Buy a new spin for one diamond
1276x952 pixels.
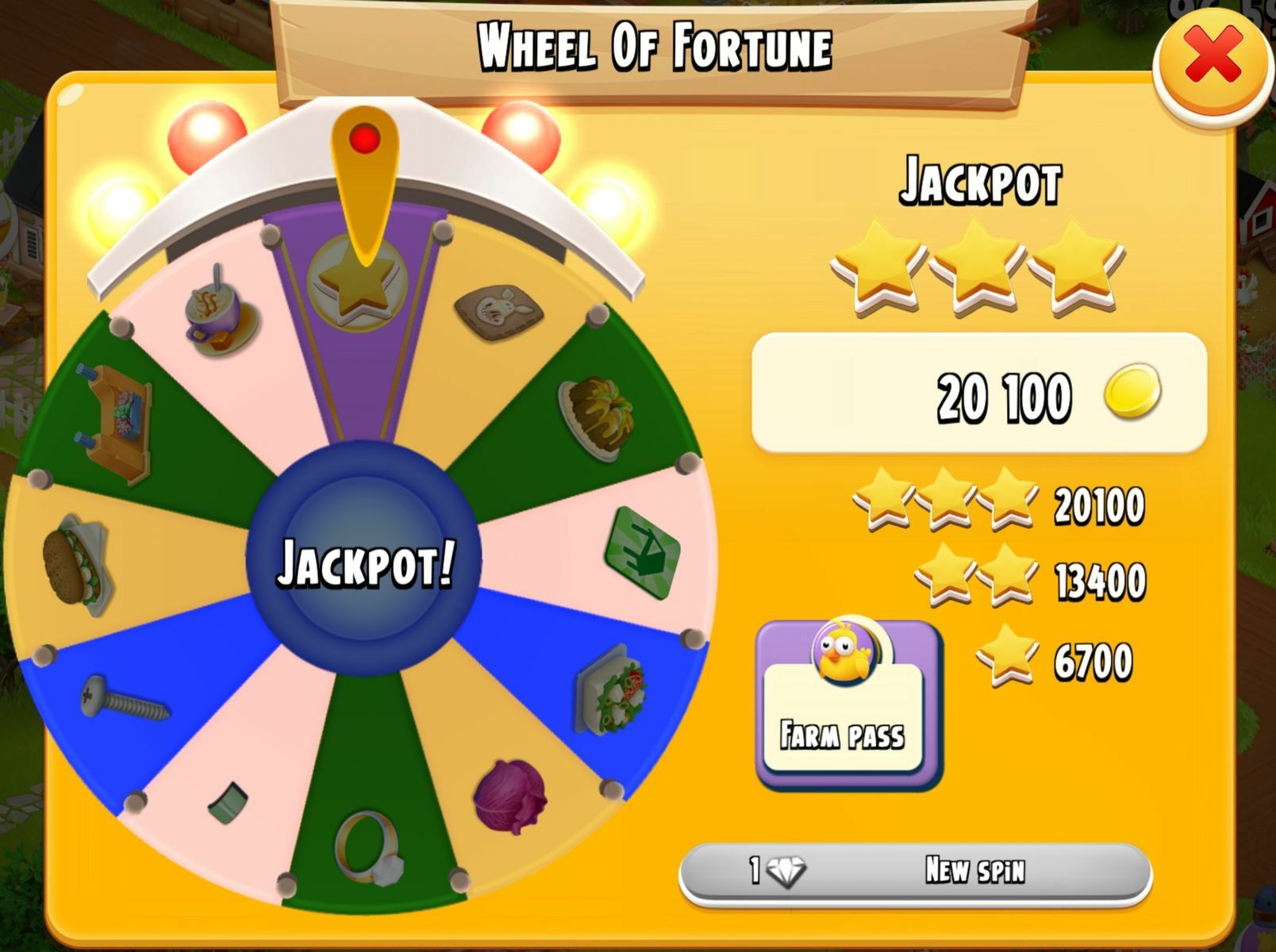(915, 872)
